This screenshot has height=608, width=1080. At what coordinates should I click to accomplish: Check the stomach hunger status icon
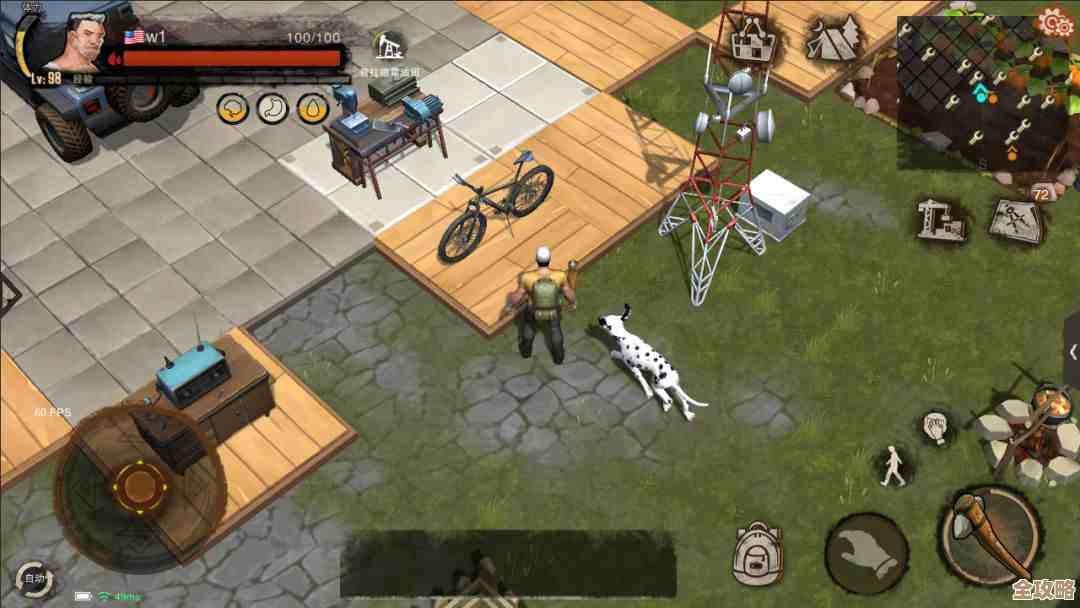[x=272, y=107]
